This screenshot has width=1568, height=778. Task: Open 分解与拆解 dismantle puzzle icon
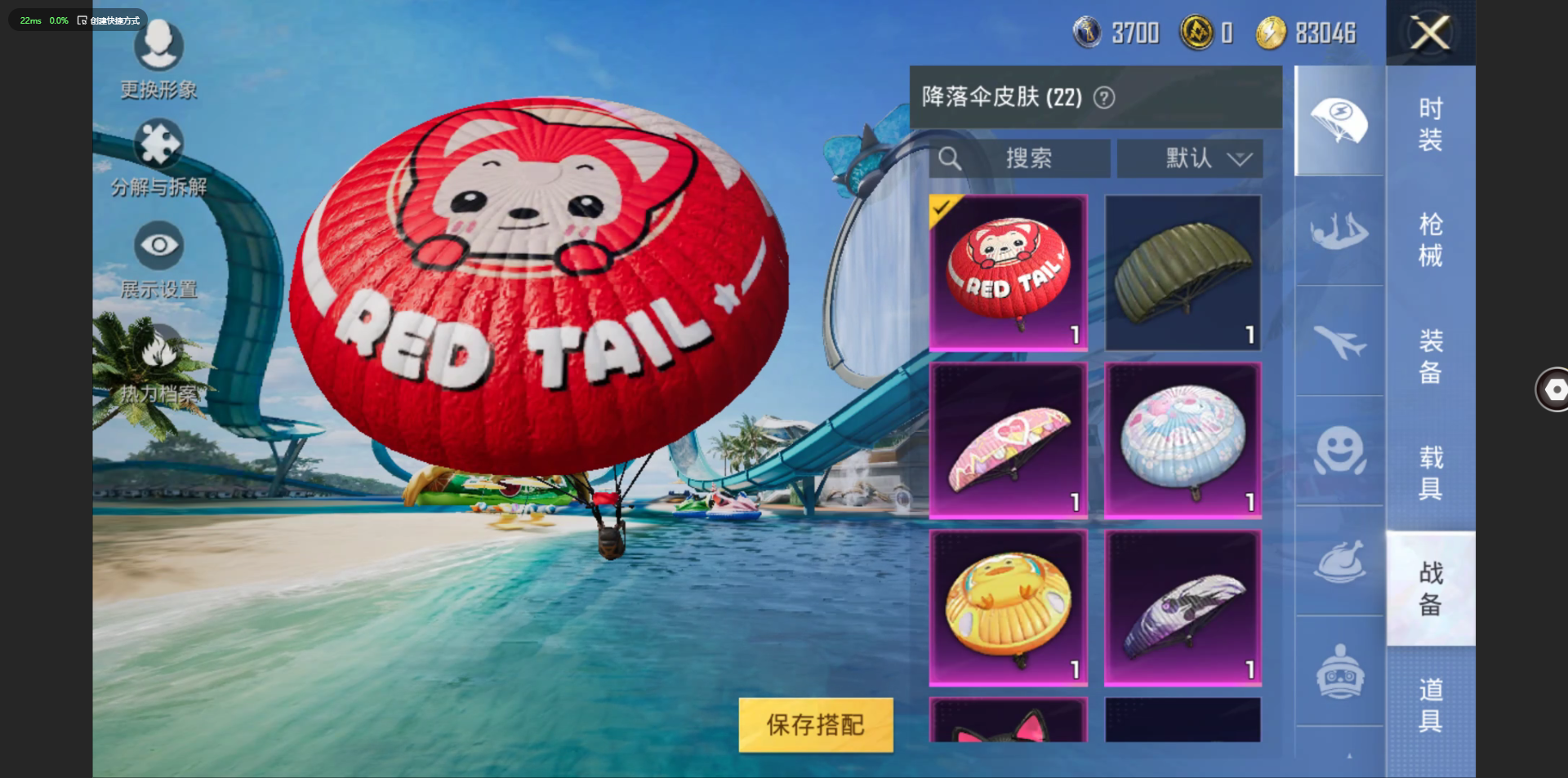tap(158, 144)
